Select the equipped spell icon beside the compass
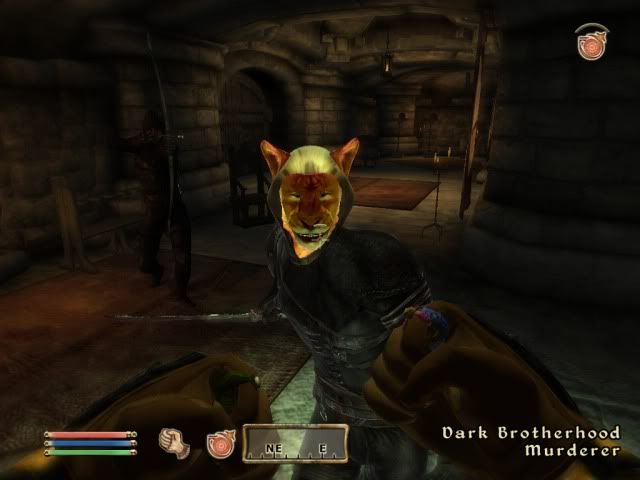The image size is (640, 480). point(220,442)
